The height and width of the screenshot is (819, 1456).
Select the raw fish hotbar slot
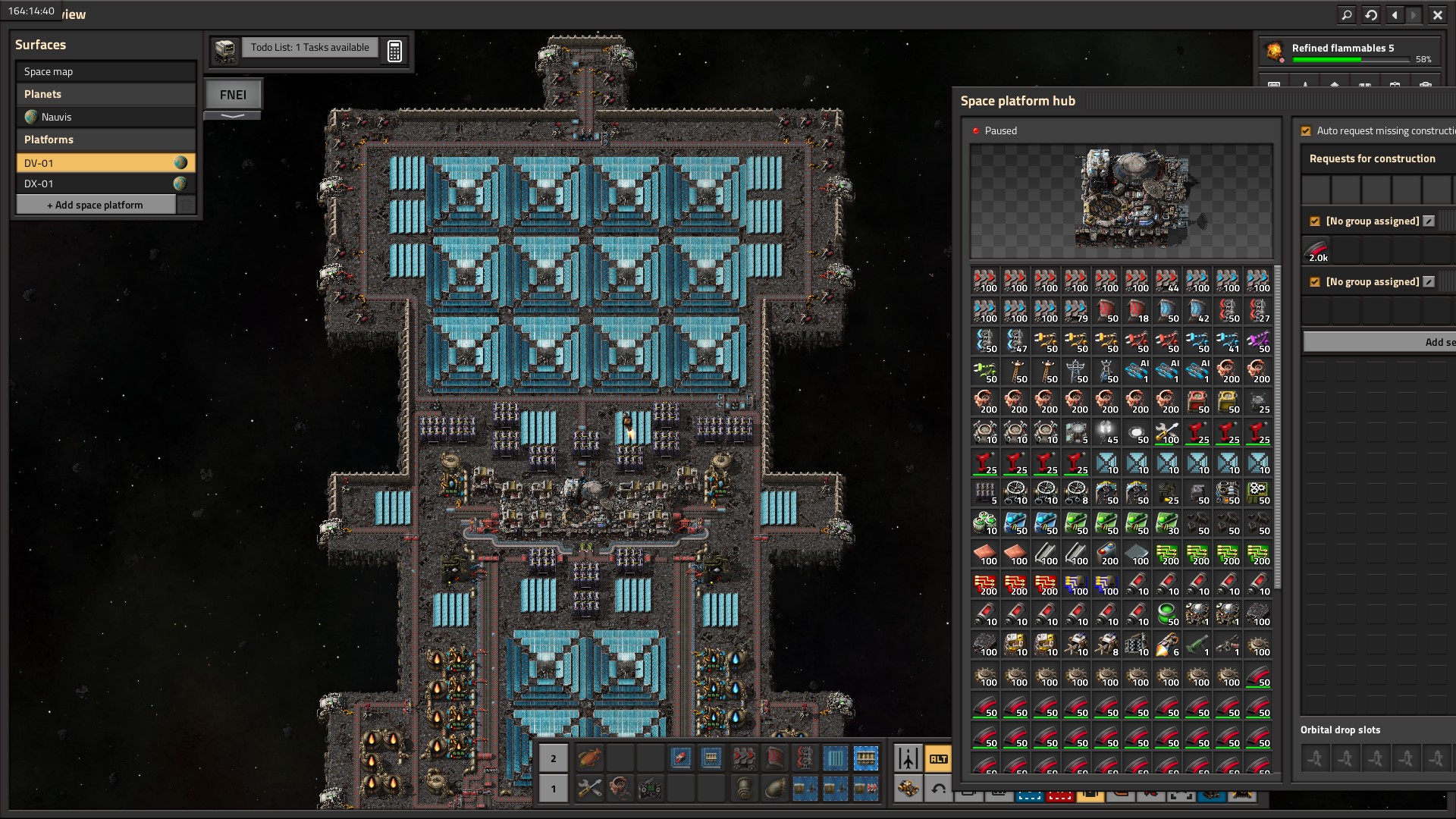click(x=589, y=758)
